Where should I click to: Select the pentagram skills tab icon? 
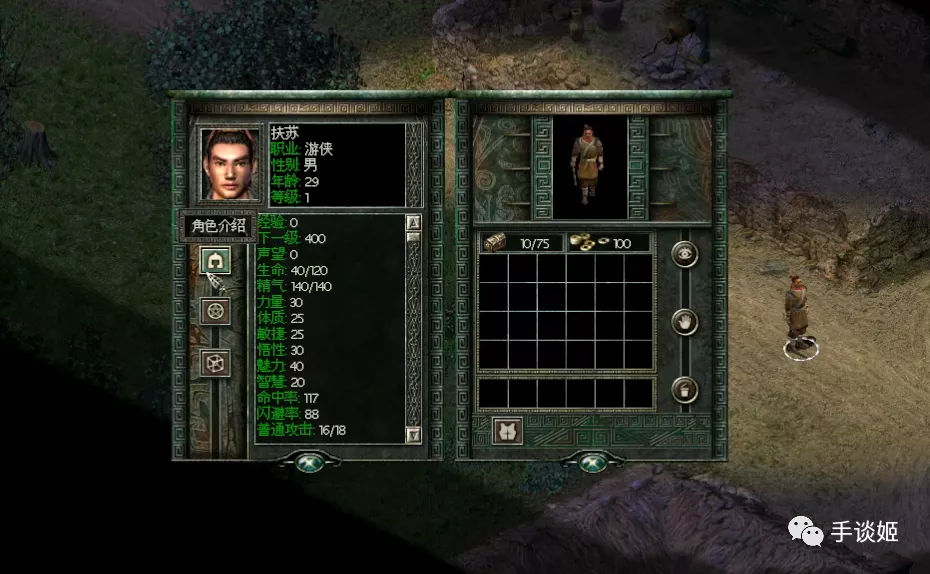[x=215, y=311]
